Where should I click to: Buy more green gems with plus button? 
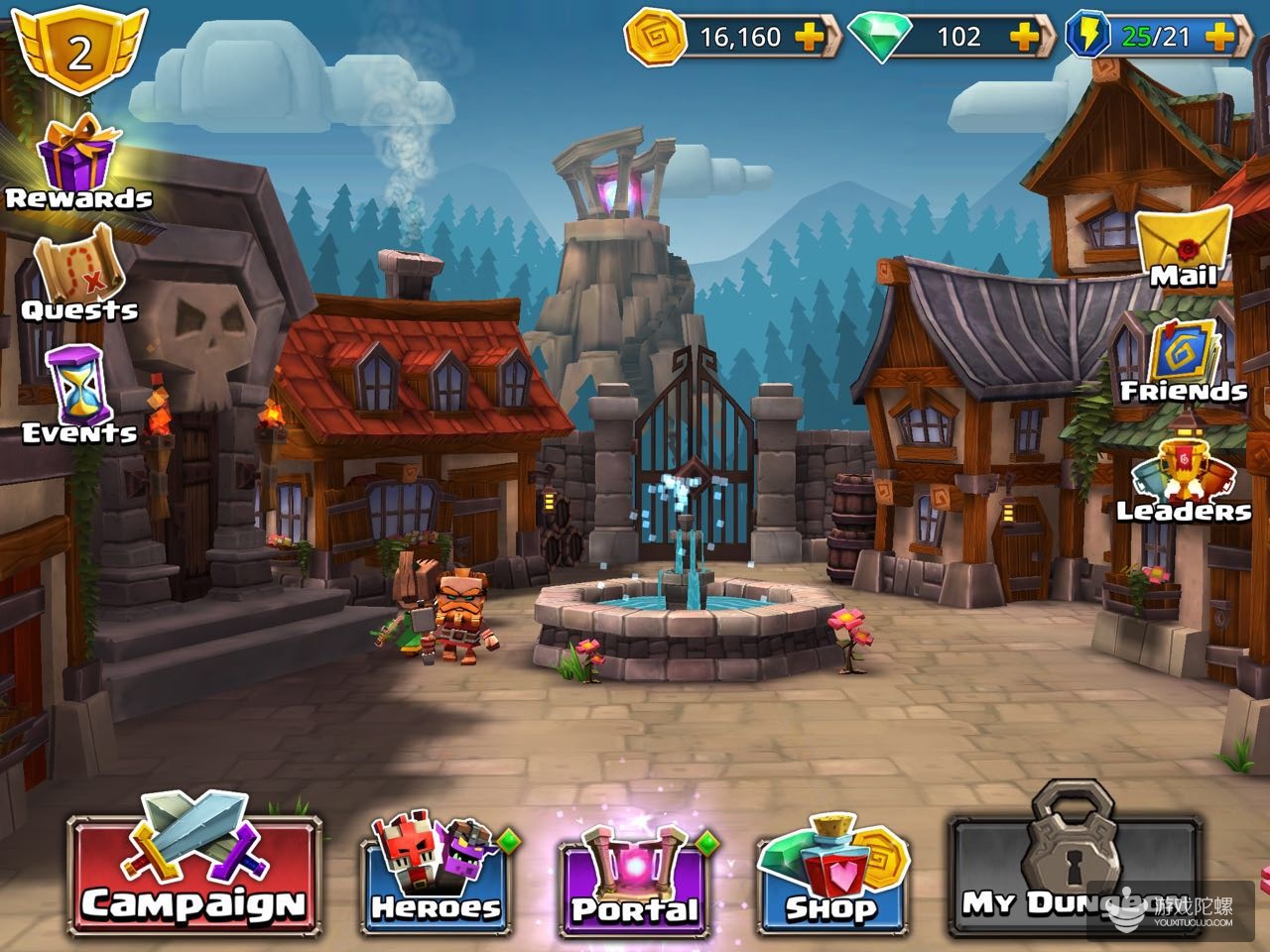click(1025, 37)
